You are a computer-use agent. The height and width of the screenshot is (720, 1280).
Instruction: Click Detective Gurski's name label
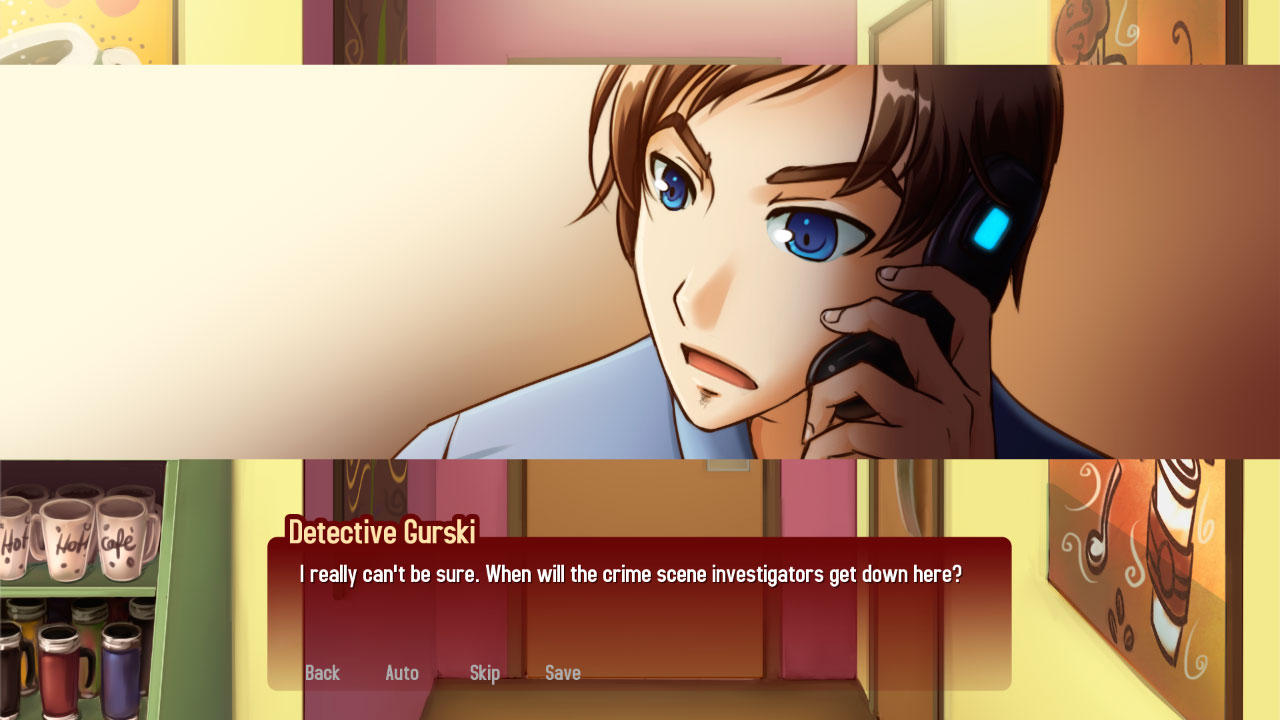tap(382, 532)
